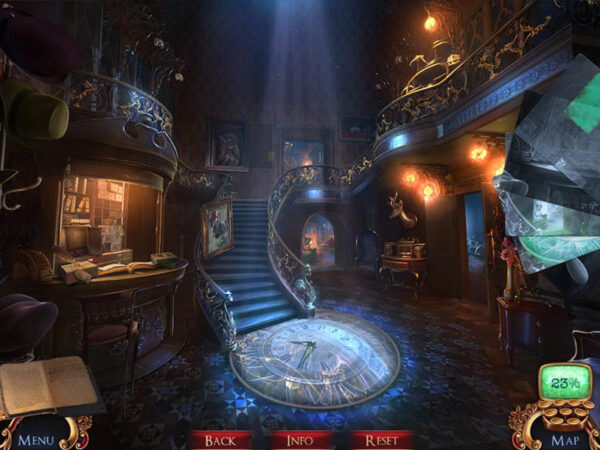
Task: Open the Info panel
Action: (x=300, y=440)
